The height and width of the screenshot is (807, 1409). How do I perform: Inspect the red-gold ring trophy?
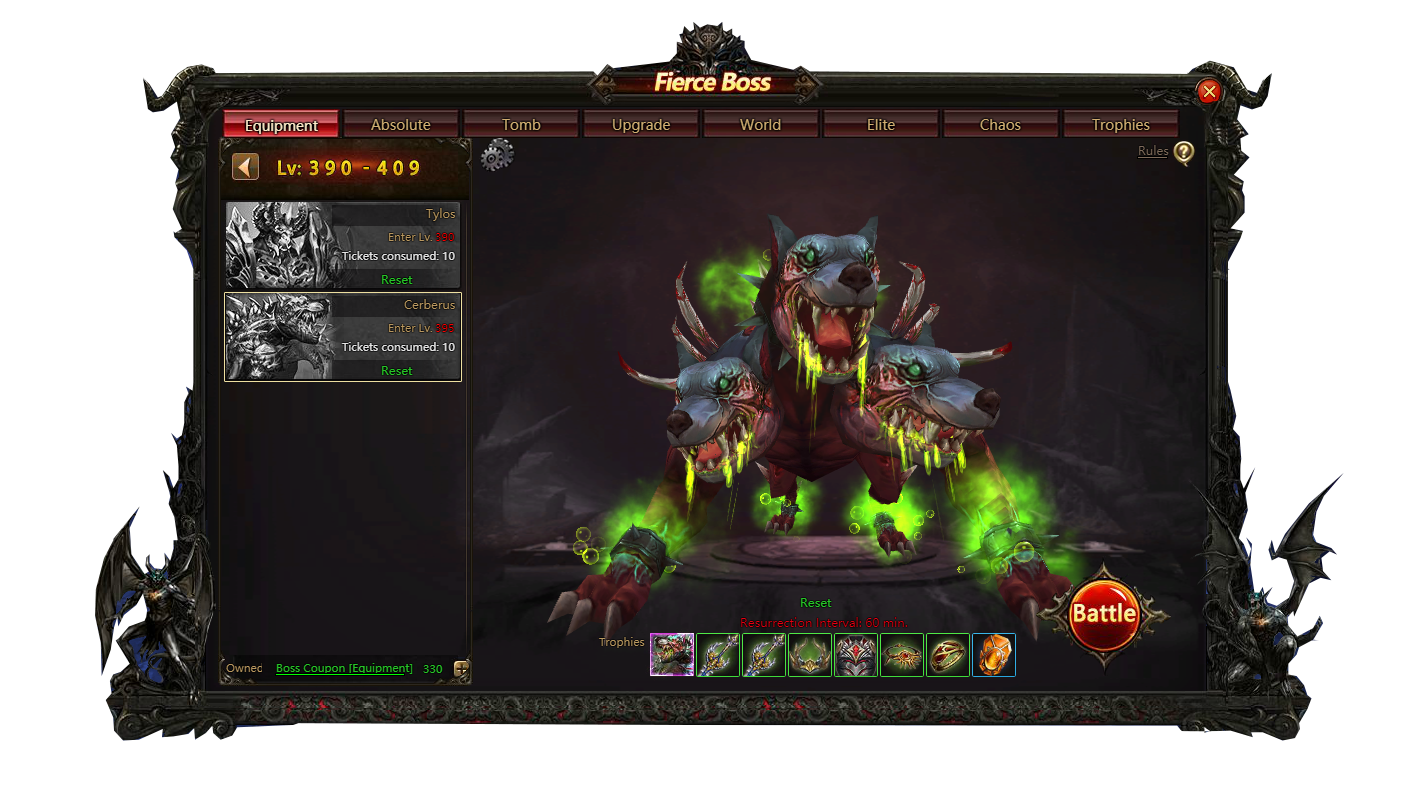tap(948, 655)
